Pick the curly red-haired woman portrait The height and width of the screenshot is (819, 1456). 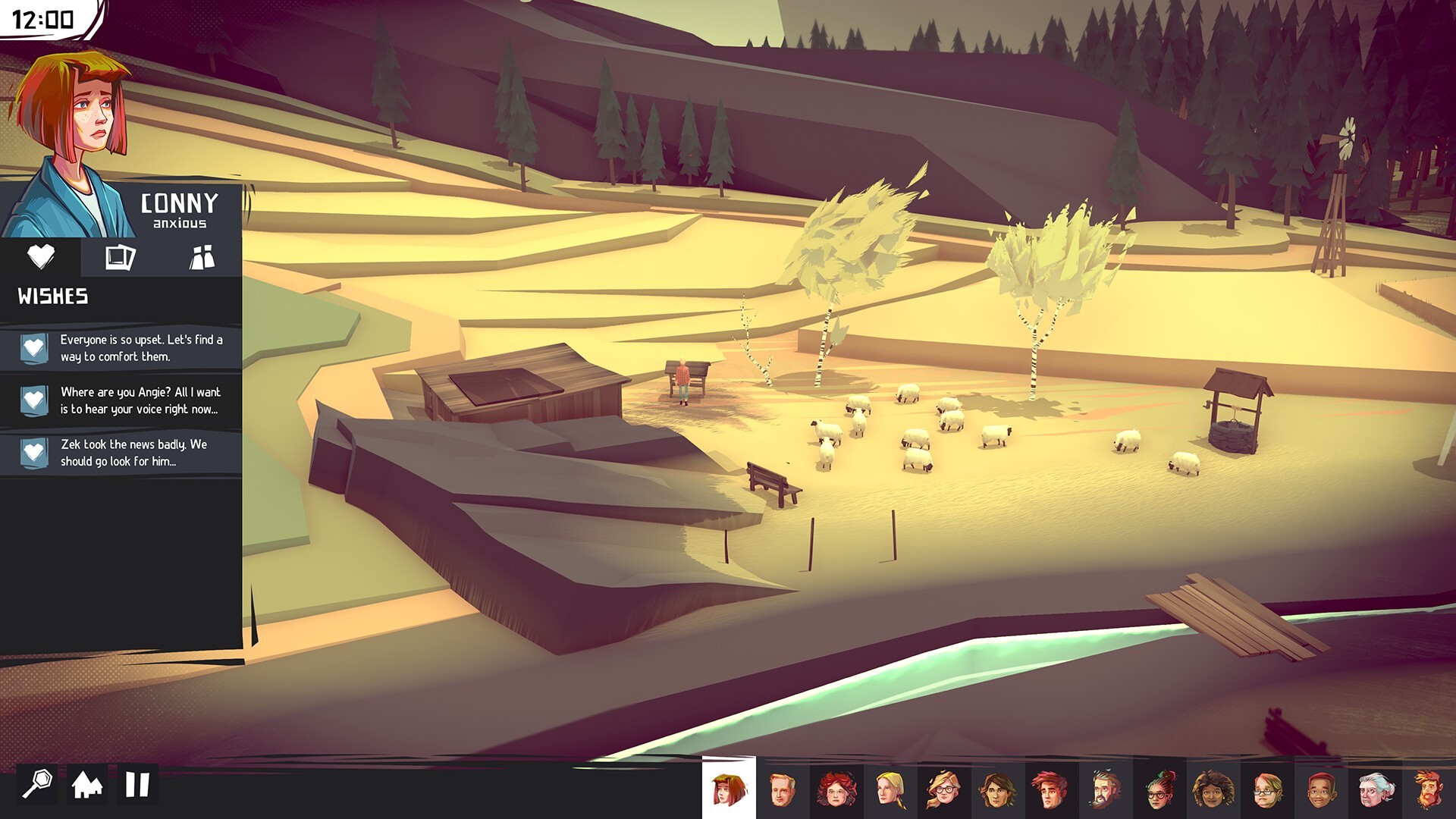[x=836, y=789]
